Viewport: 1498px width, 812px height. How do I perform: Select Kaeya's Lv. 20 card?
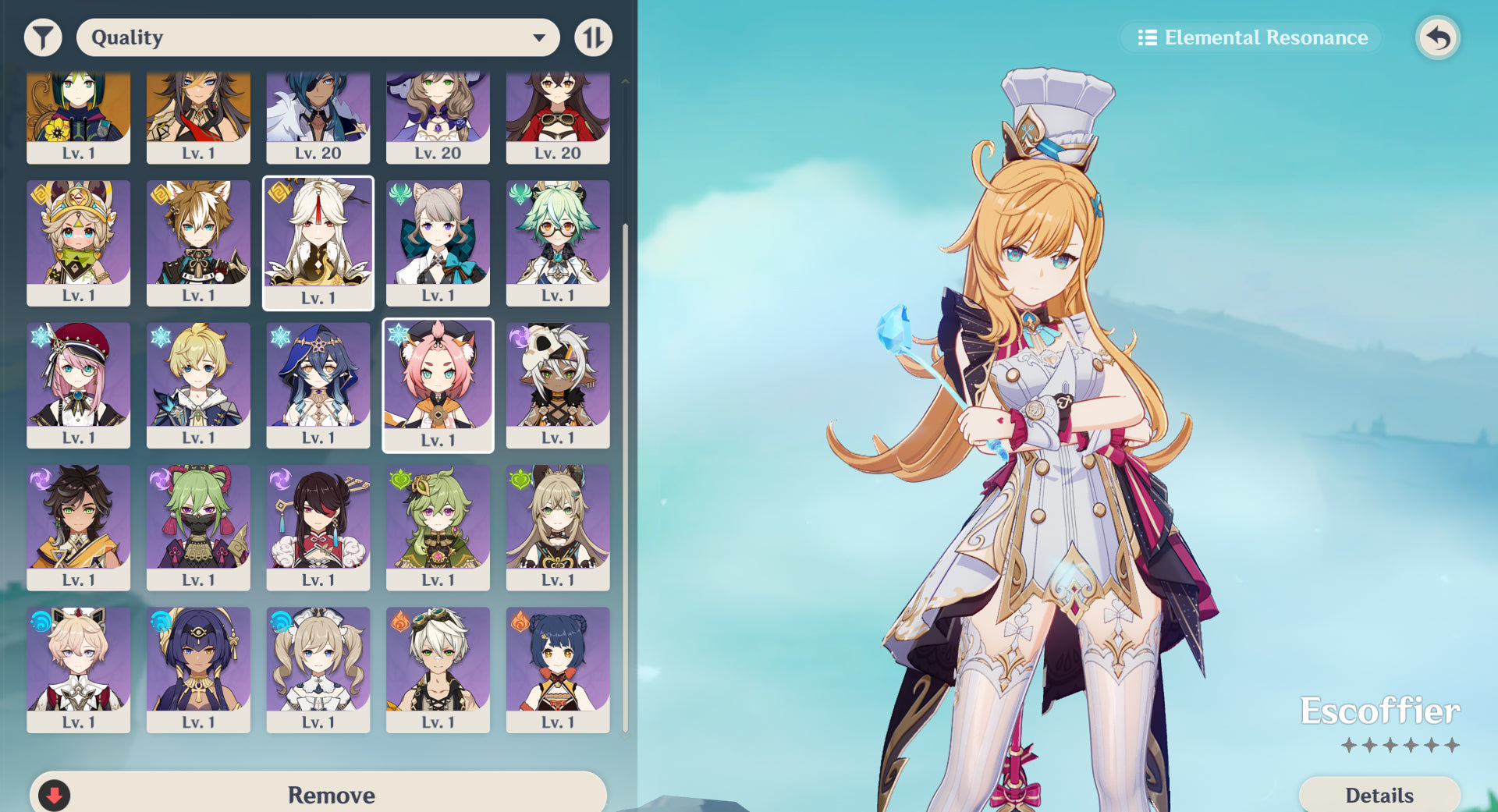coord(318,117)
